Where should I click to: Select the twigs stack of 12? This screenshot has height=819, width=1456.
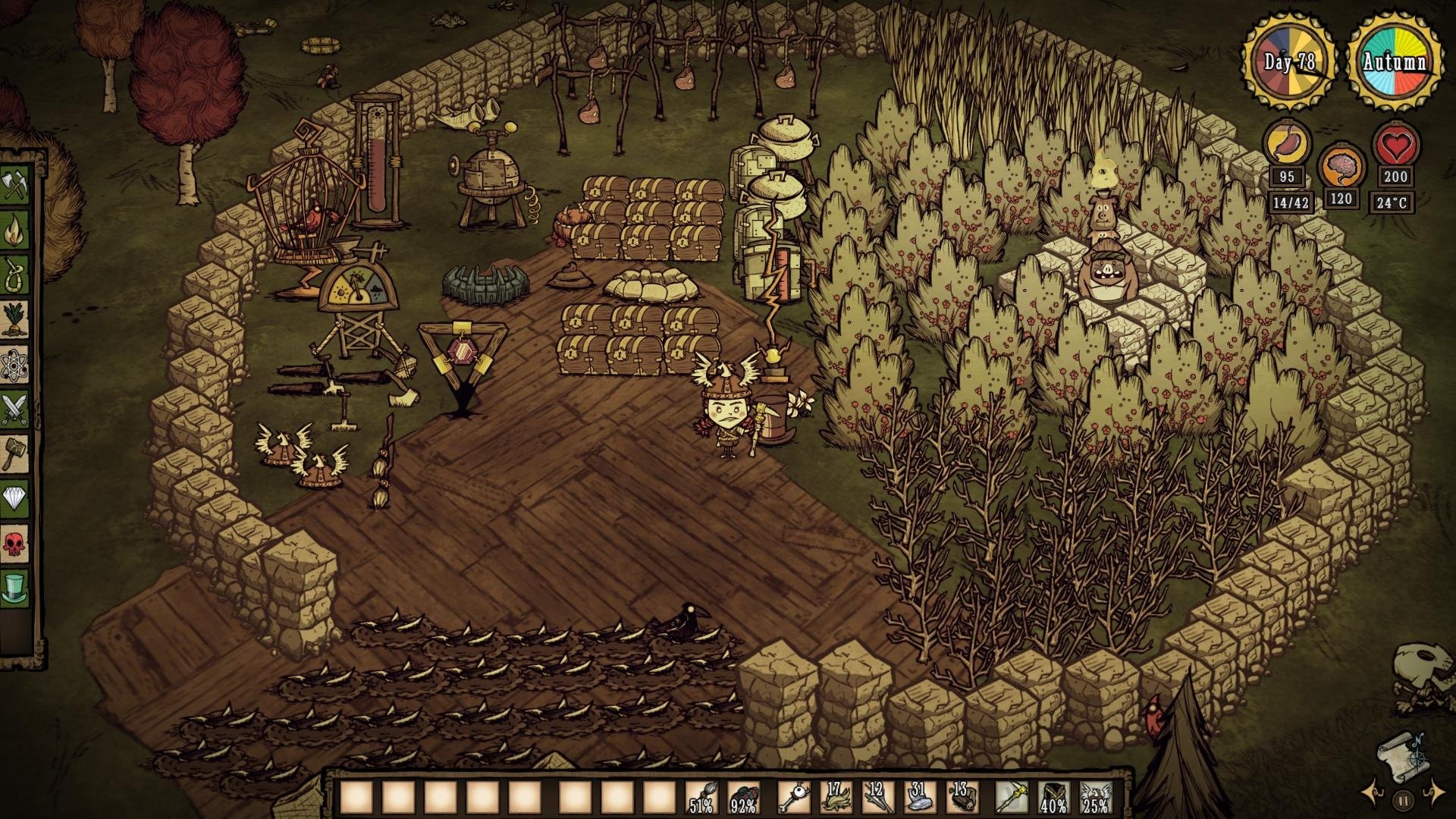point(877,798)
